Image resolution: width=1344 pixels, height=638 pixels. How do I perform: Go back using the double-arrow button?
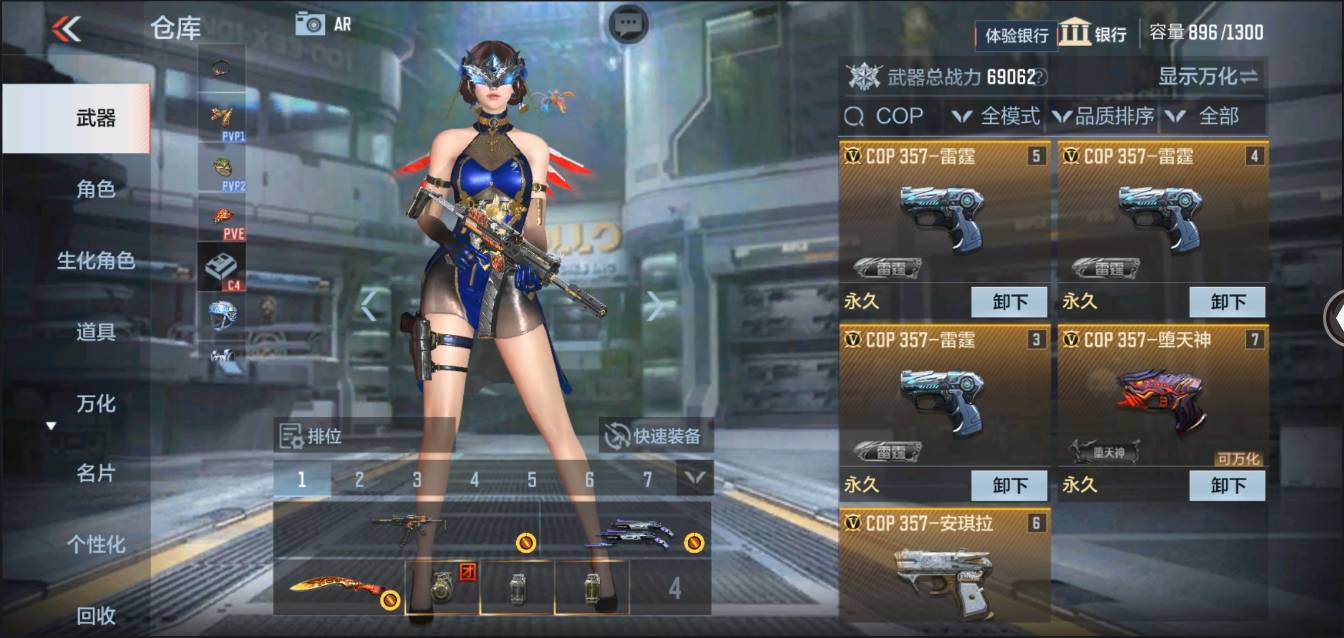(66, 28)
